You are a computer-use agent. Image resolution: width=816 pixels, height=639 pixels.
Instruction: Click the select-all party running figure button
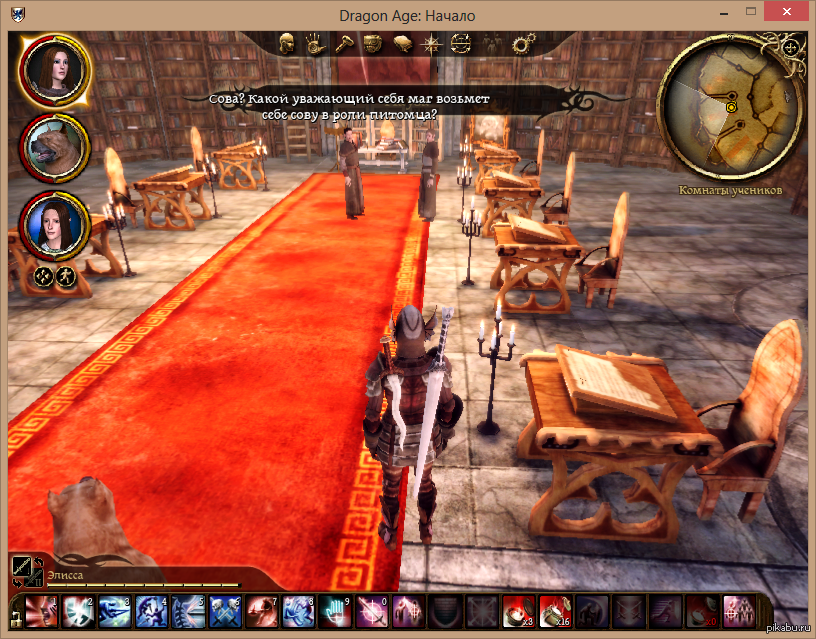pyautogui.click(x=65, y=277)
